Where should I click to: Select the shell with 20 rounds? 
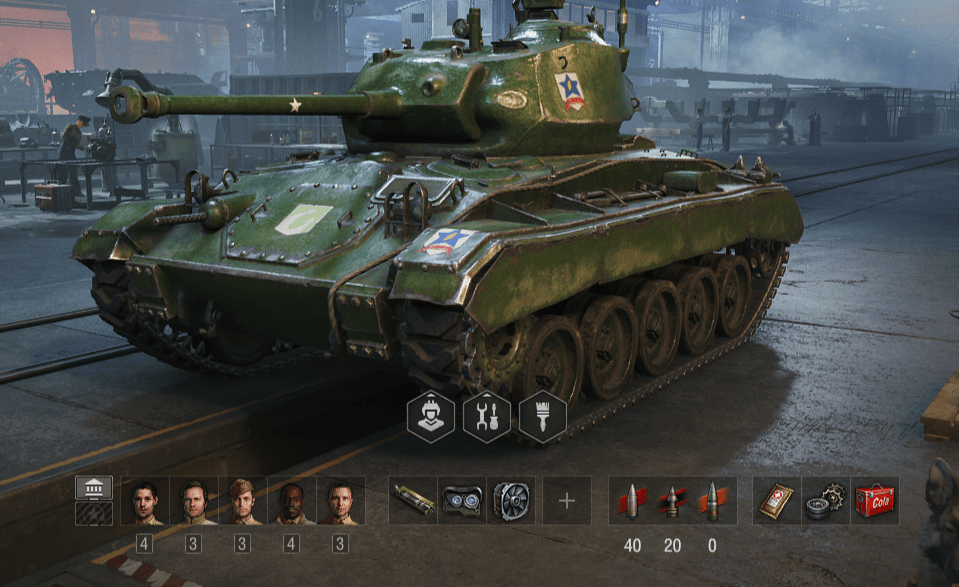672,500
